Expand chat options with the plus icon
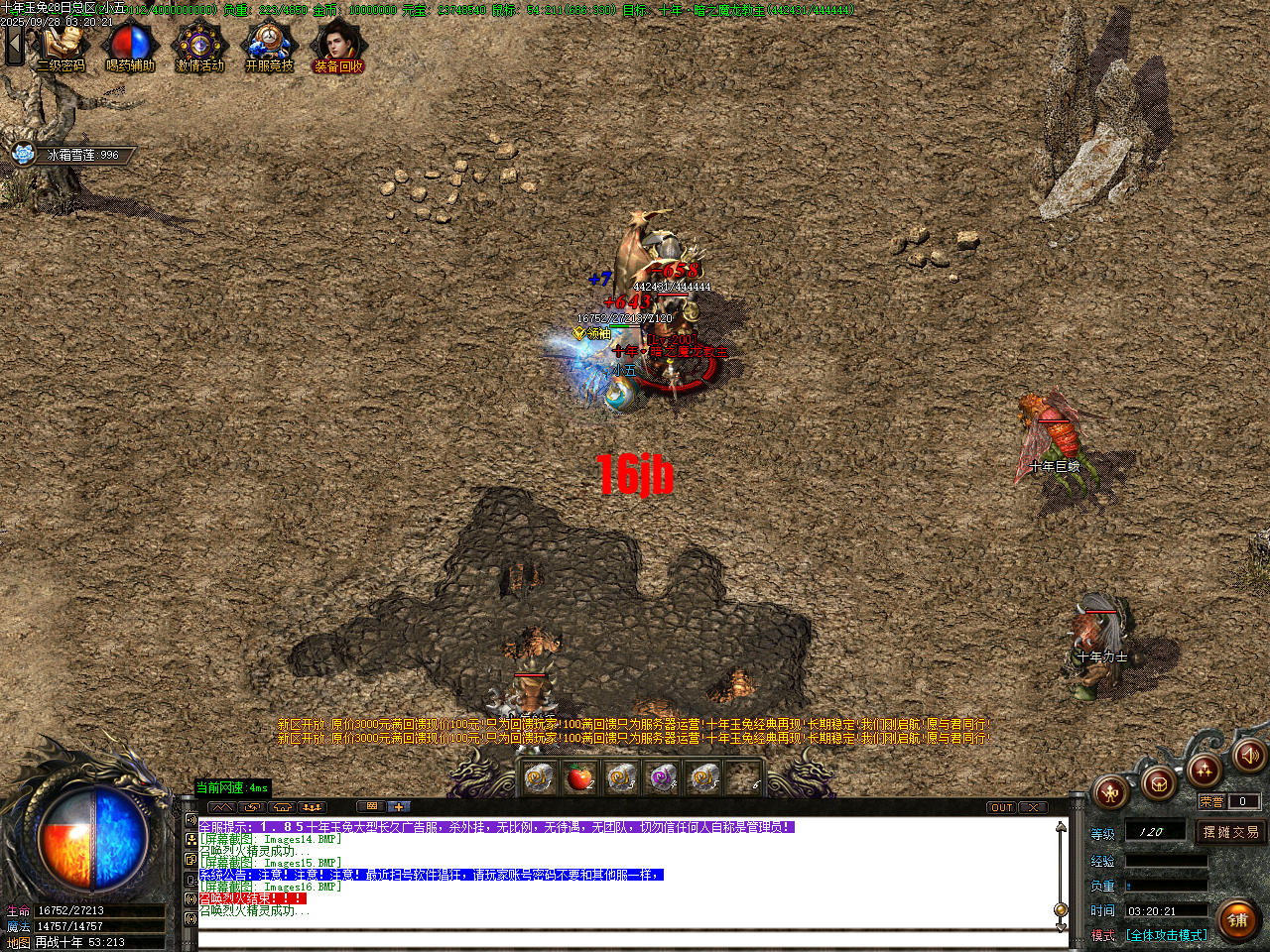 pos(398,806)
